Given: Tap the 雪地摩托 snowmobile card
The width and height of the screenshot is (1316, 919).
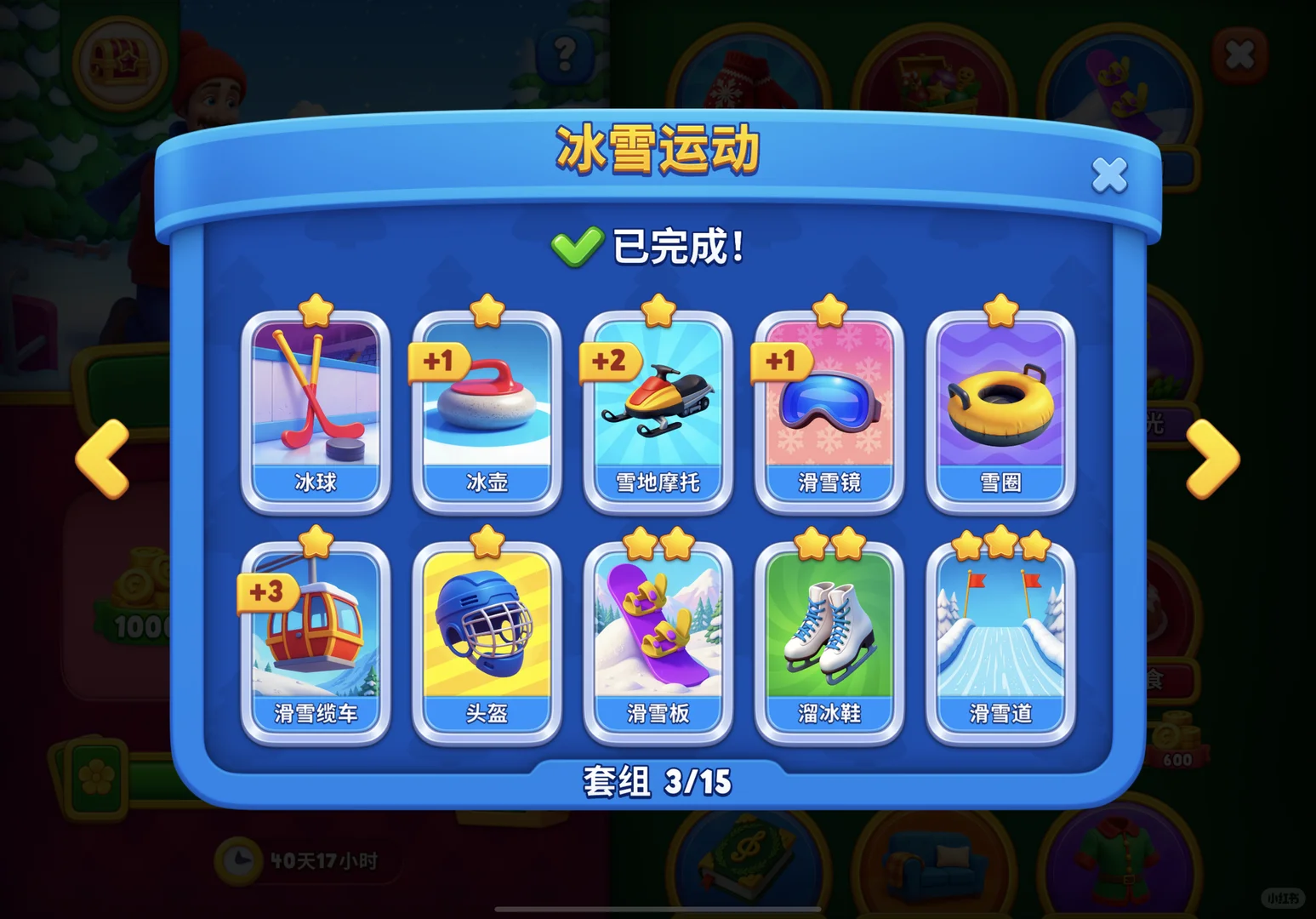Looking at the screenshot, I should 658,408.
